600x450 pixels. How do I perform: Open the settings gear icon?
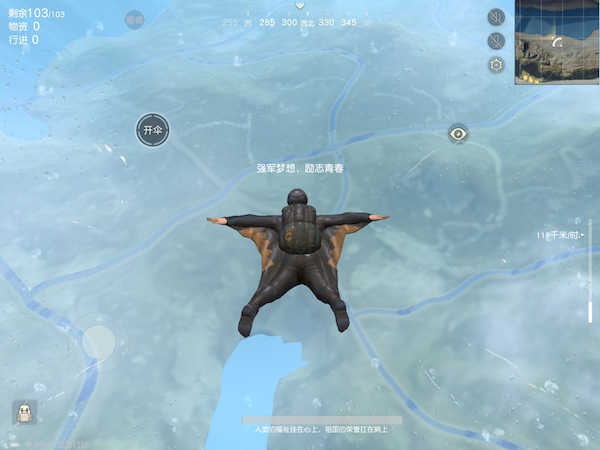(496, 65)
